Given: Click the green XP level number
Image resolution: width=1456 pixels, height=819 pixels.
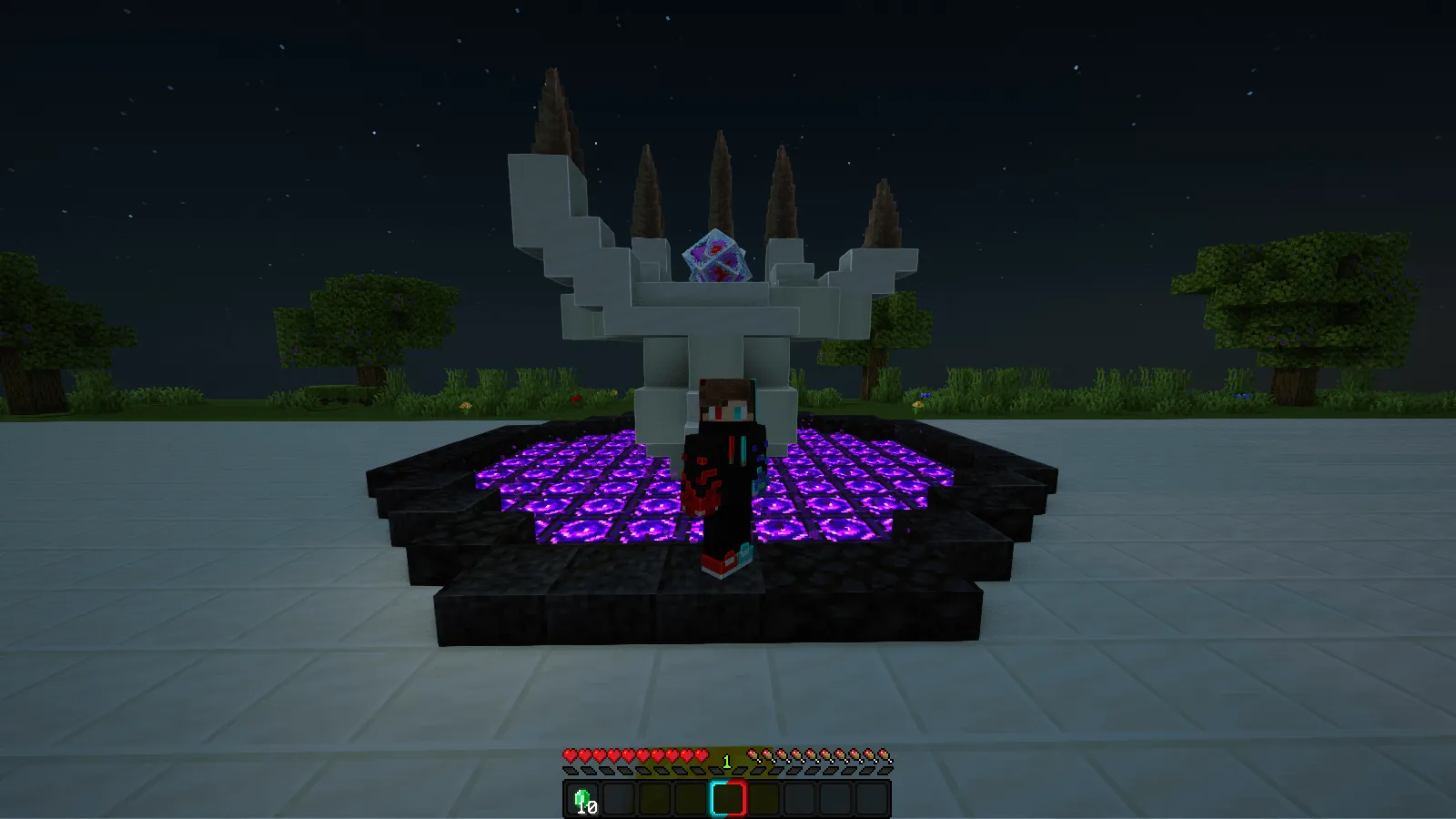Looking at the screenshot, I should [727, 760].
